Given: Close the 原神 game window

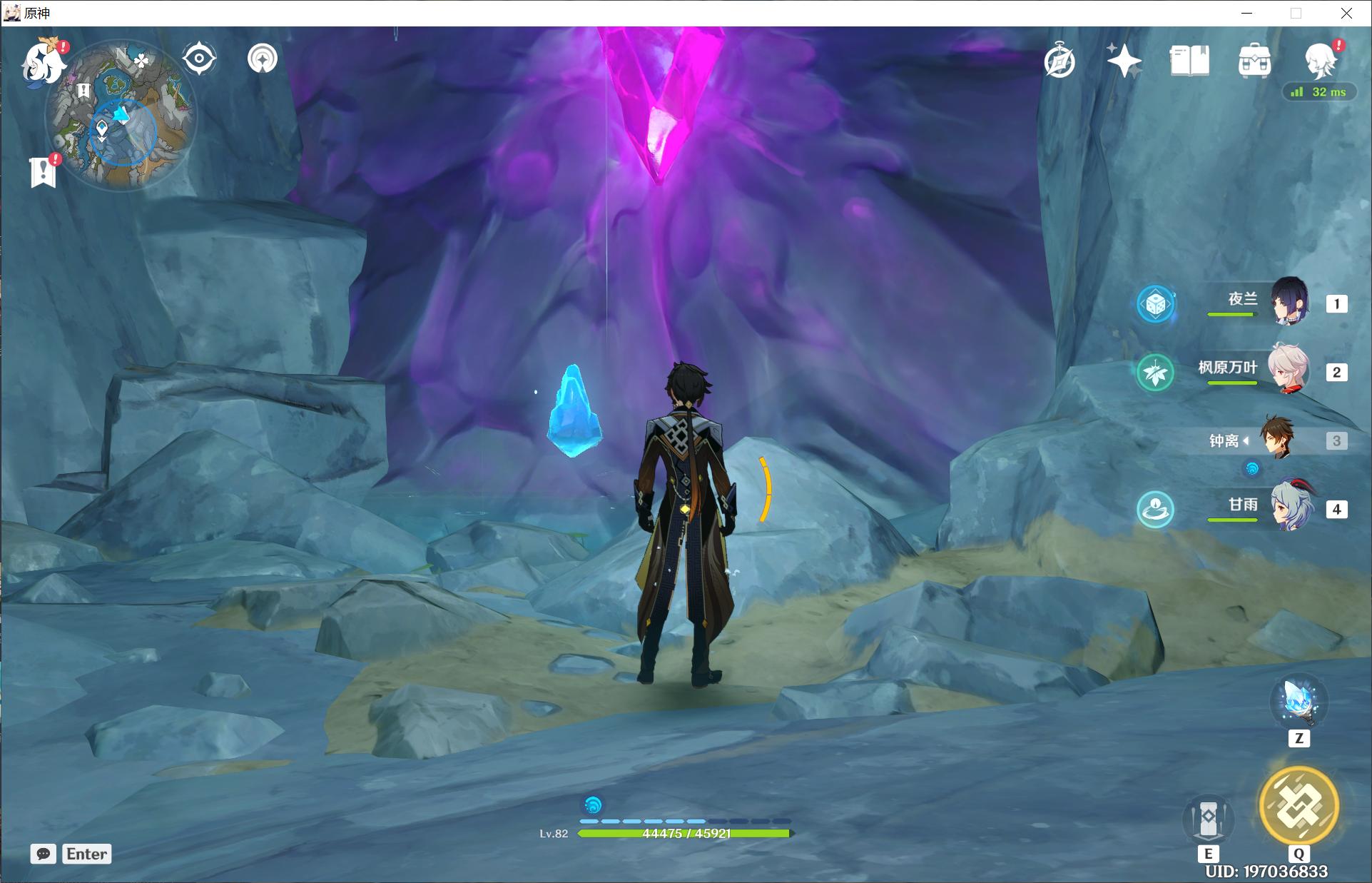Looking at the screenshot, I should point(1346,13).
